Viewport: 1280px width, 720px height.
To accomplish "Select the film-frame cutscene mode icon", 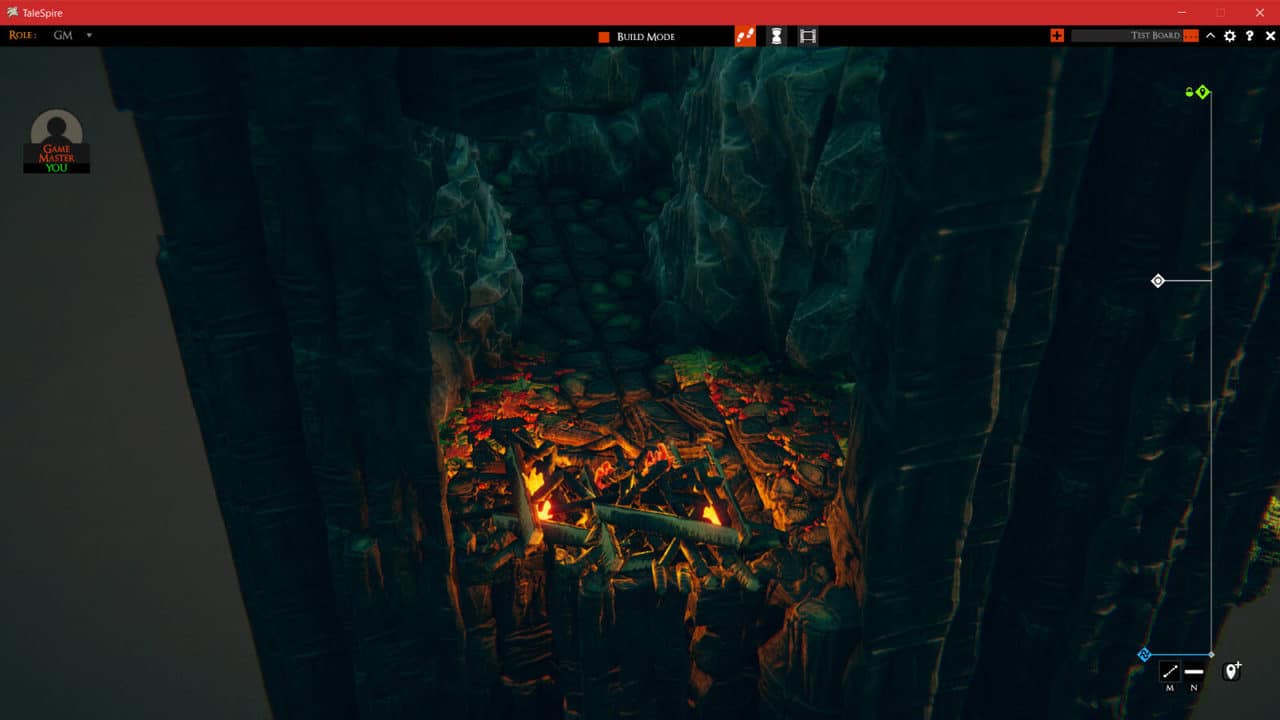I will pyautogui.click(x=808, y=36).
